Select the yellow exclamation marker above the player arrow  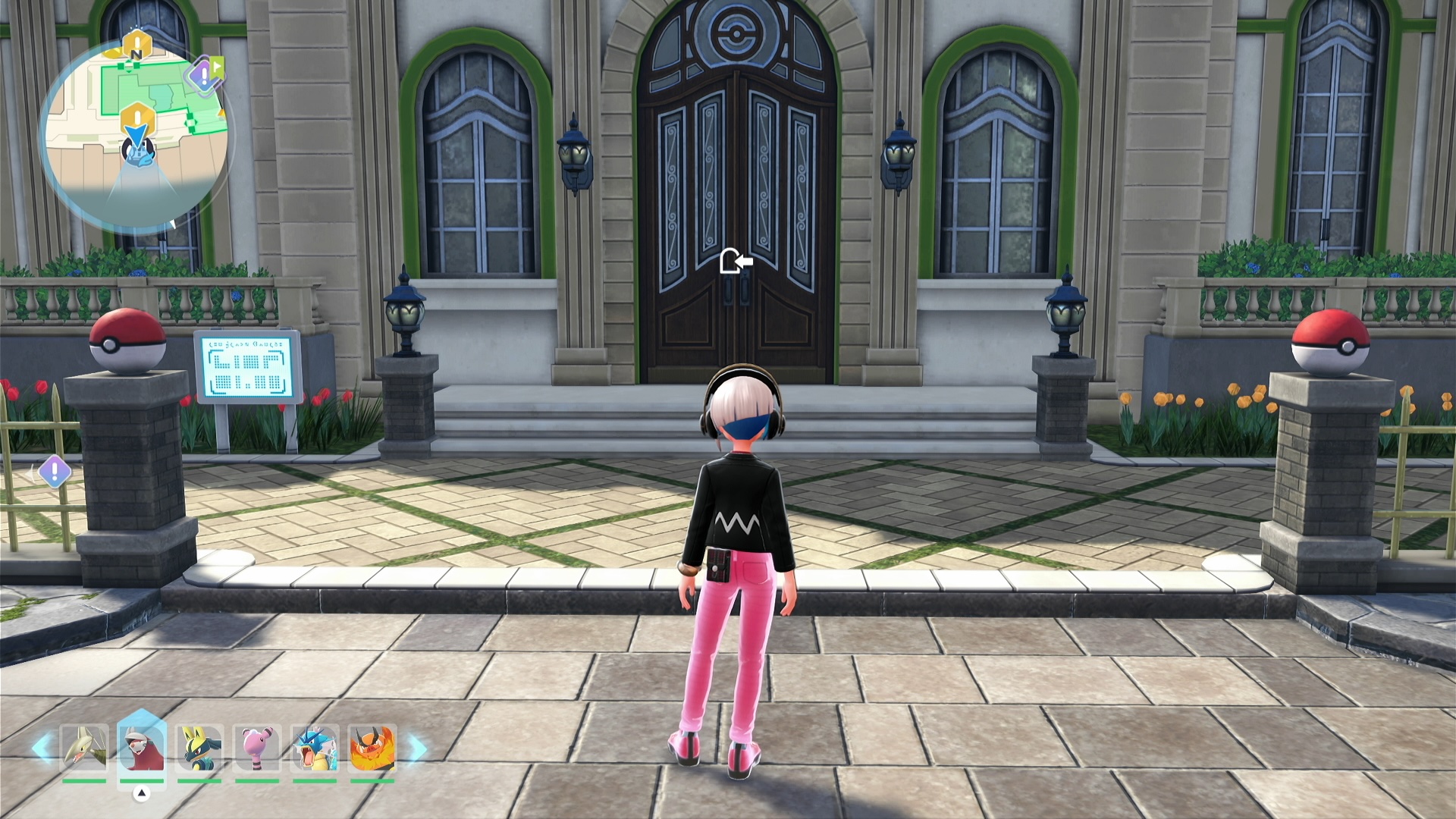(137, 118)
